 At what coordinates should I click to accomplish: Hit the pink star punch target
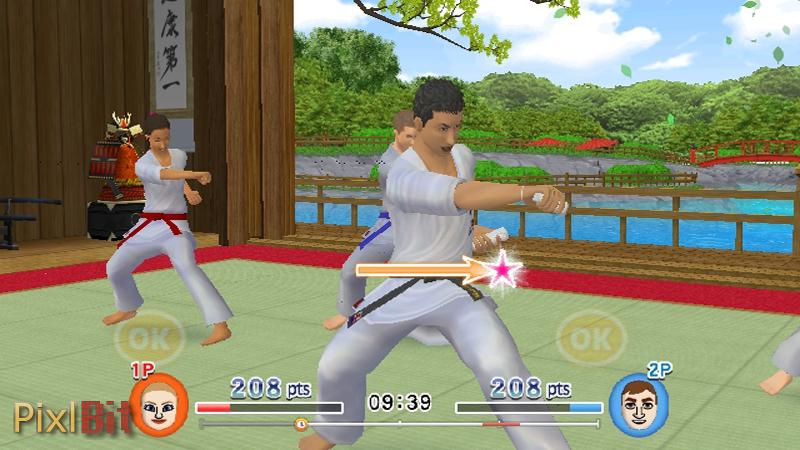pyautogui.click(x=505, y=268)
